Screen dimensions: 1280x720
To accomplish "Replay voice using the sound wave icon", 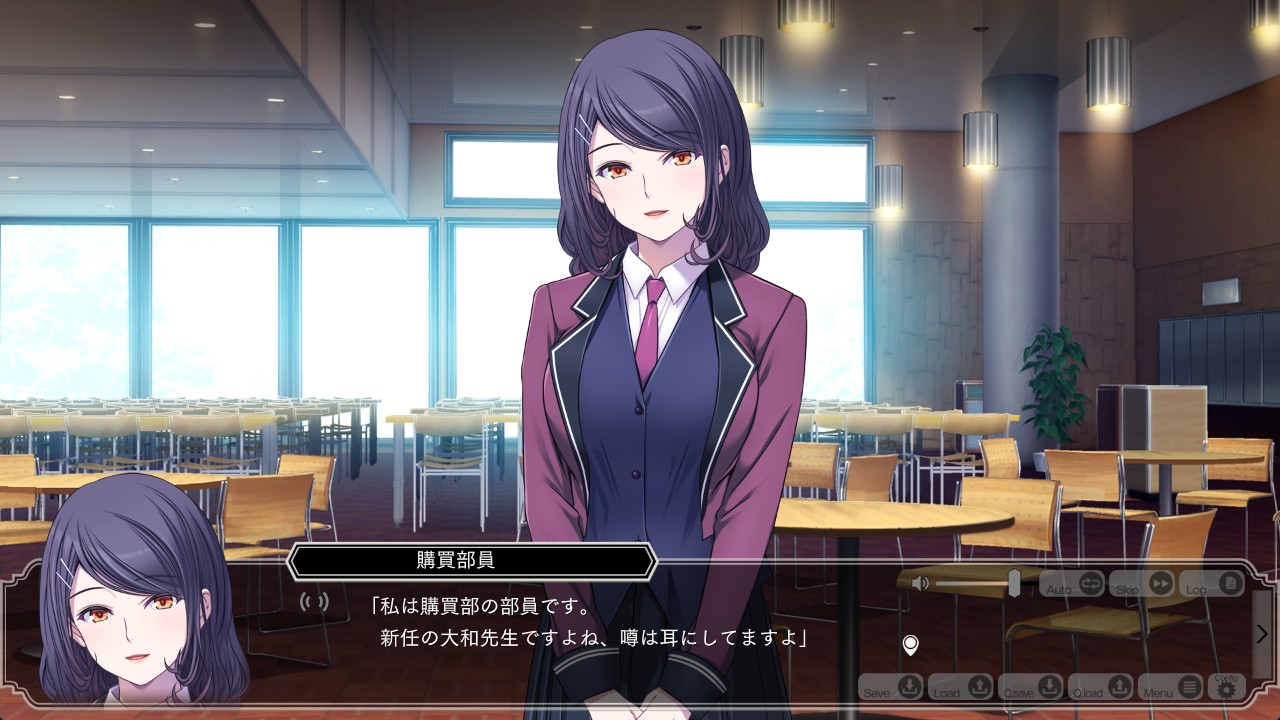I will (314, 602).
